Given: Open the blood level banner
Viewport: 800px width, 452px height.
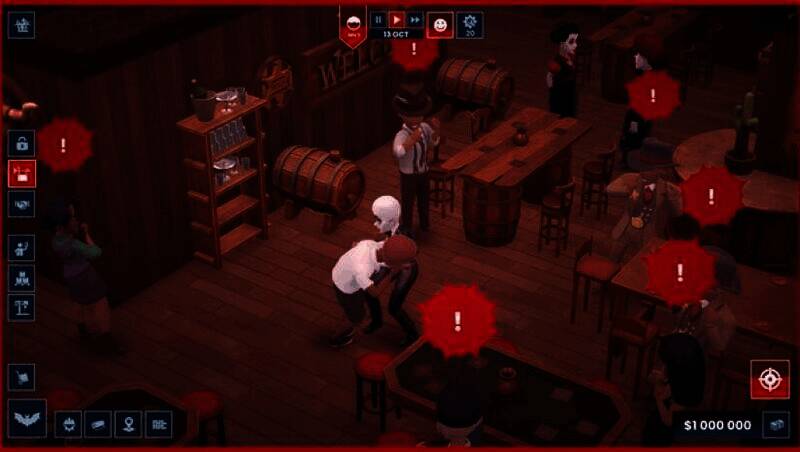Looking at the screenshot, I should tap(353, 24).
